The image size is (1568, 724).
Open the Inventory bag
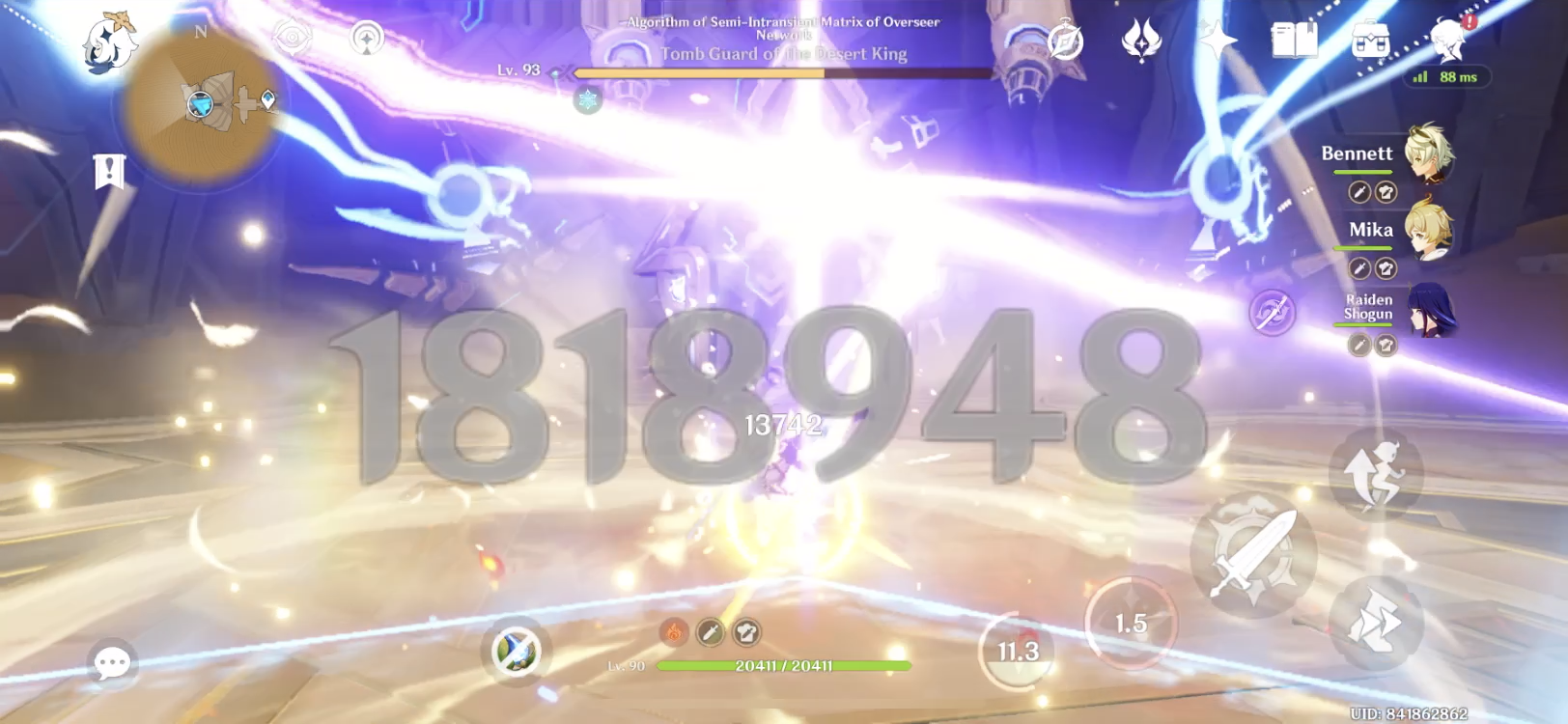coord(1371,39)
